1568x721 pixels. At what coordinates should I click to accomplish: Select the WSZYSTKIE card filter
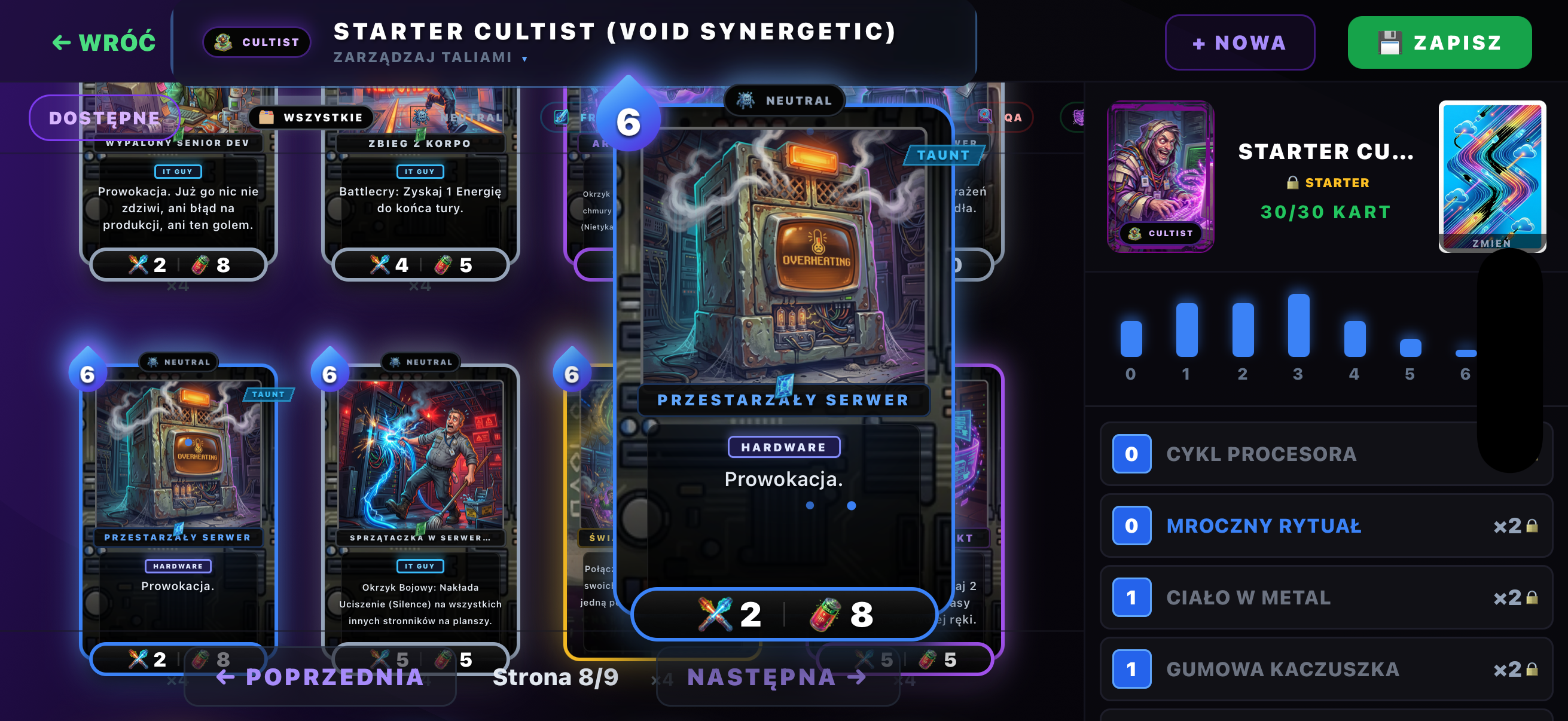[312, 117]
